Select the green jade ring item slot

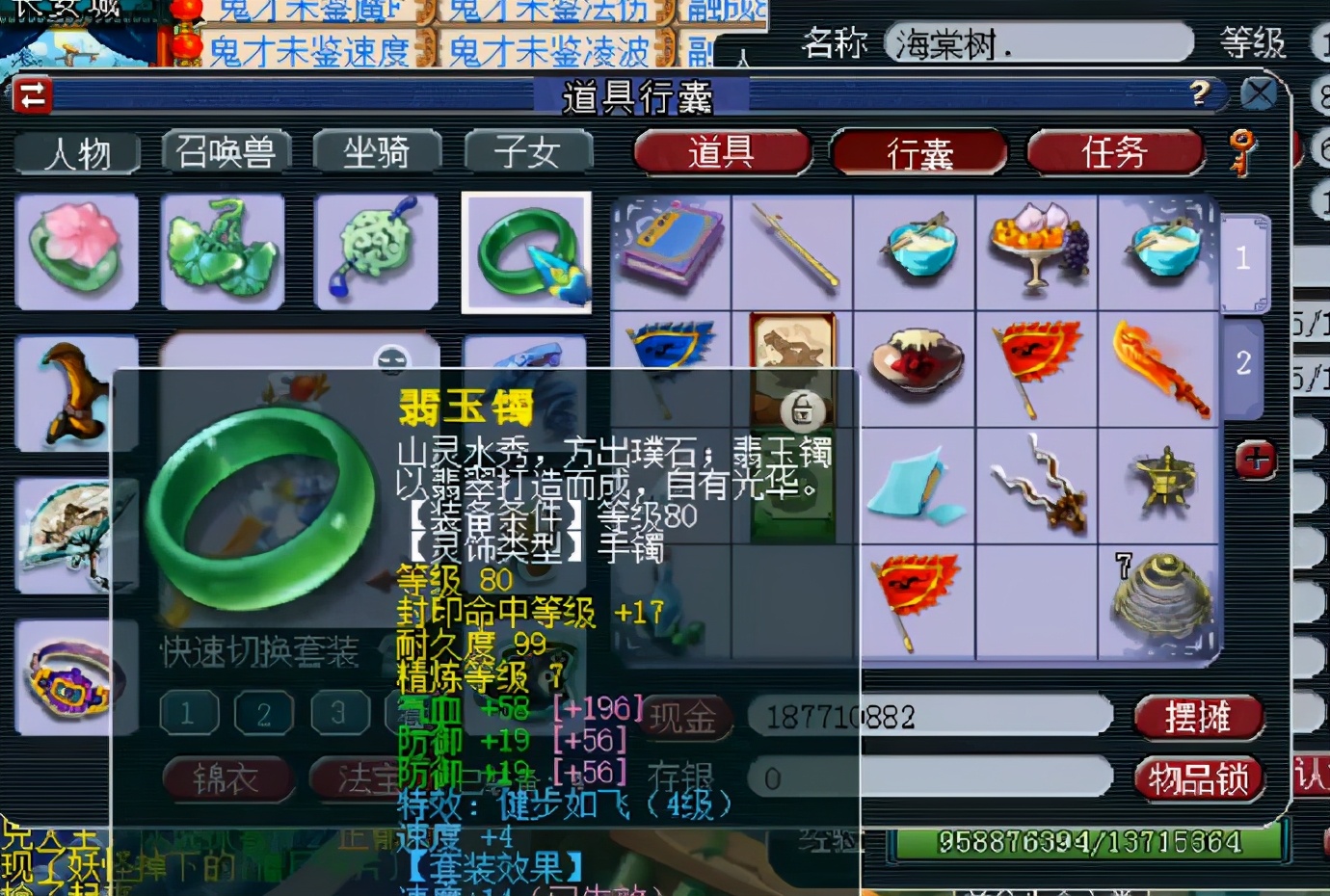(526, 251)
